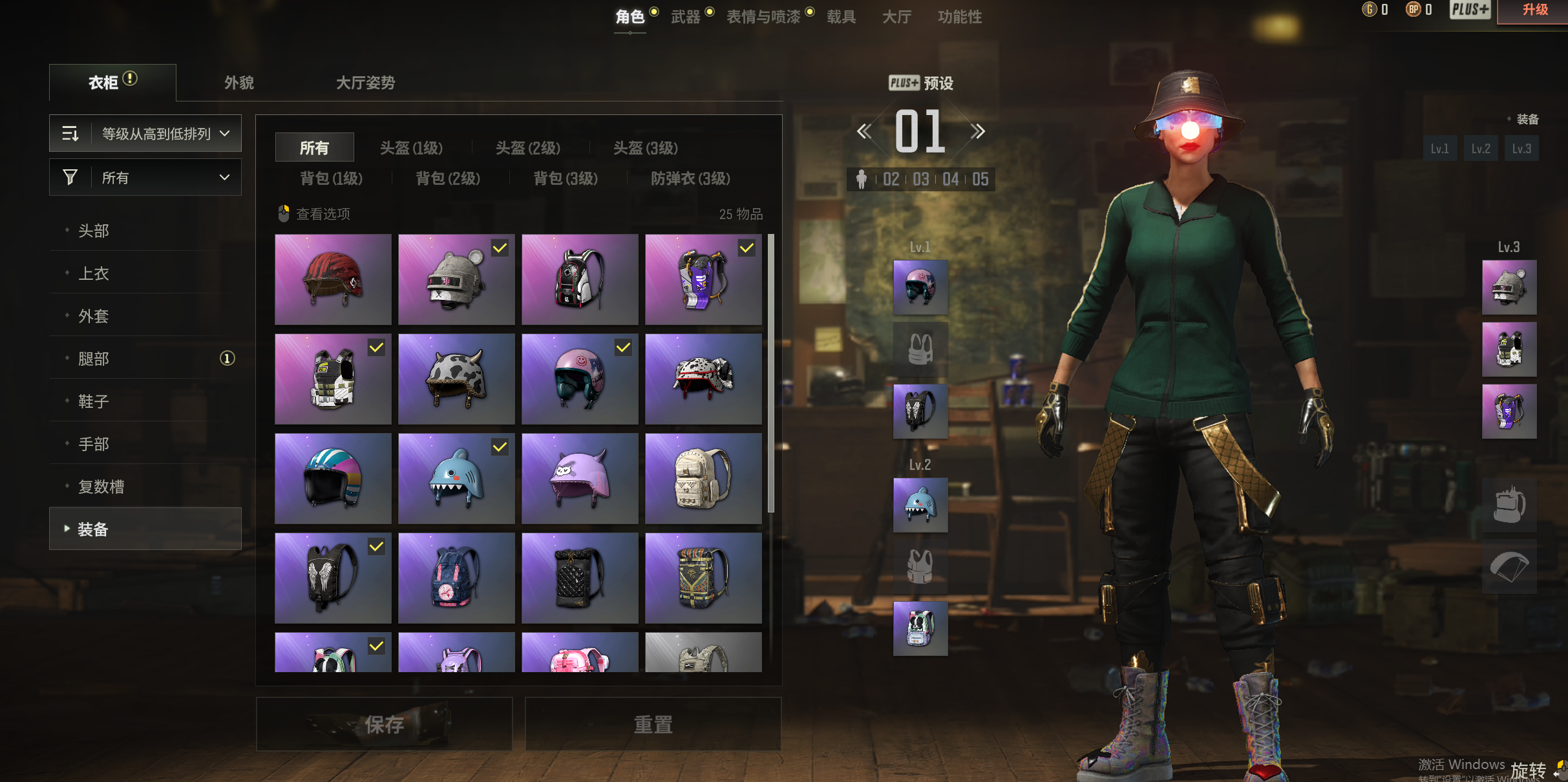Filter items by 头盔 (2级)
Viewport: 1568px width, 782px height.
(527, 148)
